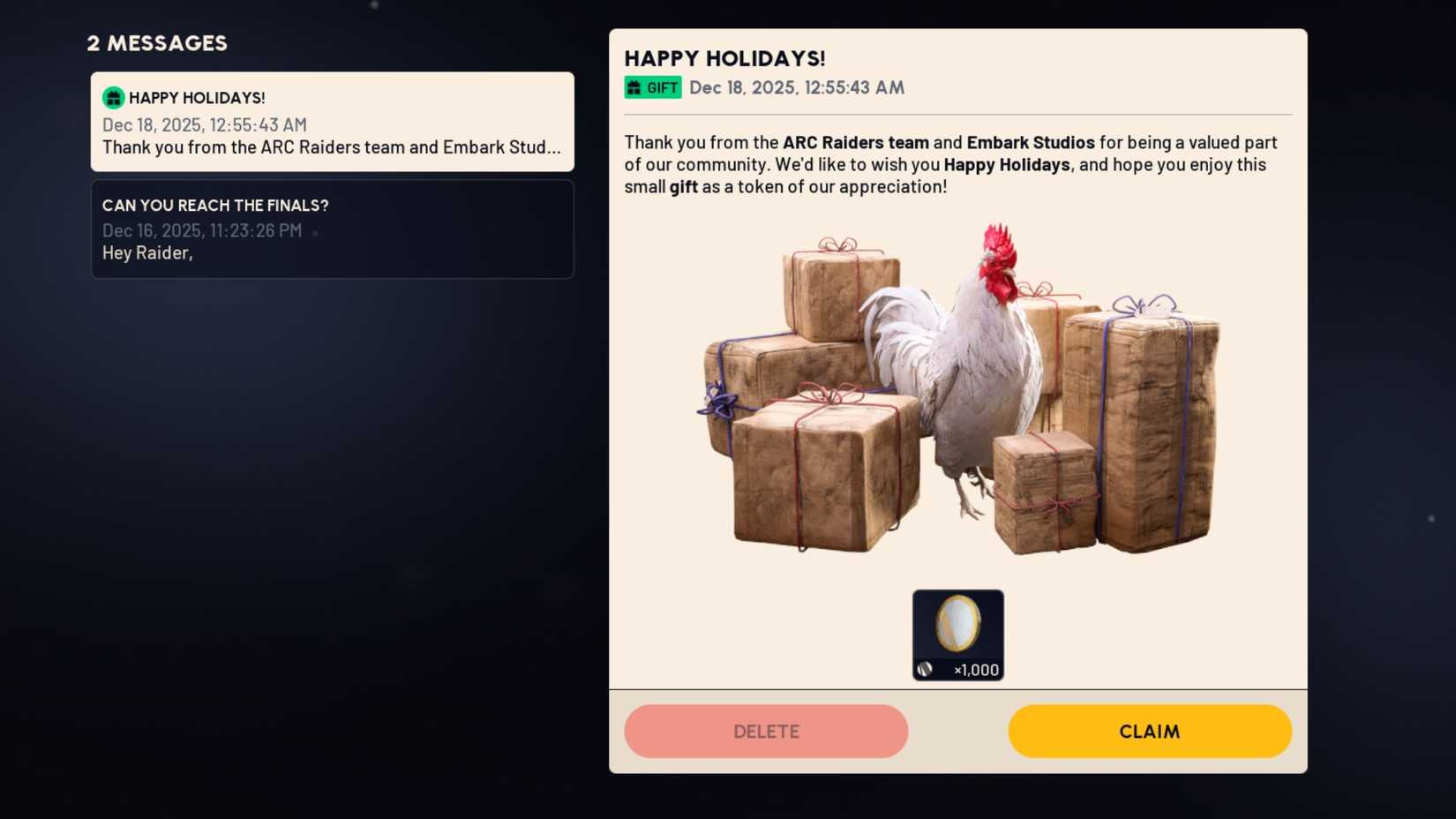Click the x1,000 reward quantity thumbnail
1456x819 pixels.
point(957,634)
